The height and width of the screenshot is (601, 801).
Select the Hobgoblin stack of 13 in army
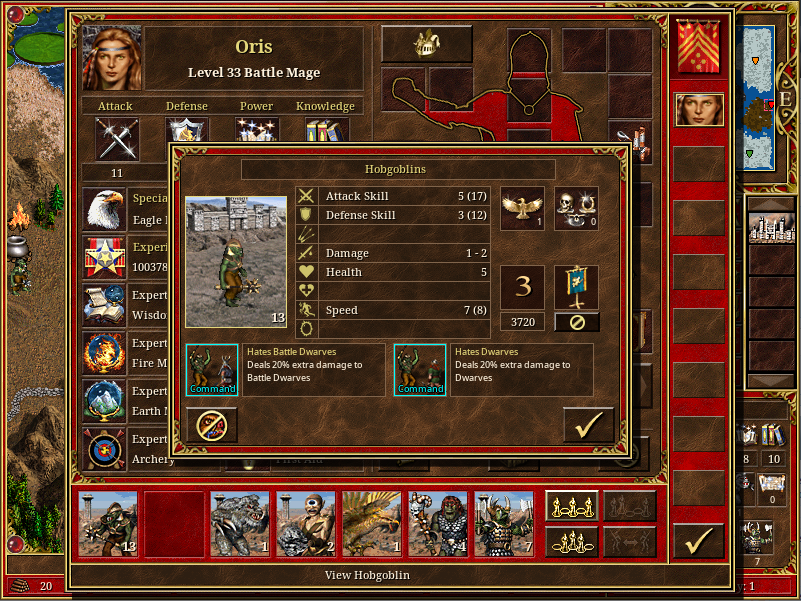108,523
